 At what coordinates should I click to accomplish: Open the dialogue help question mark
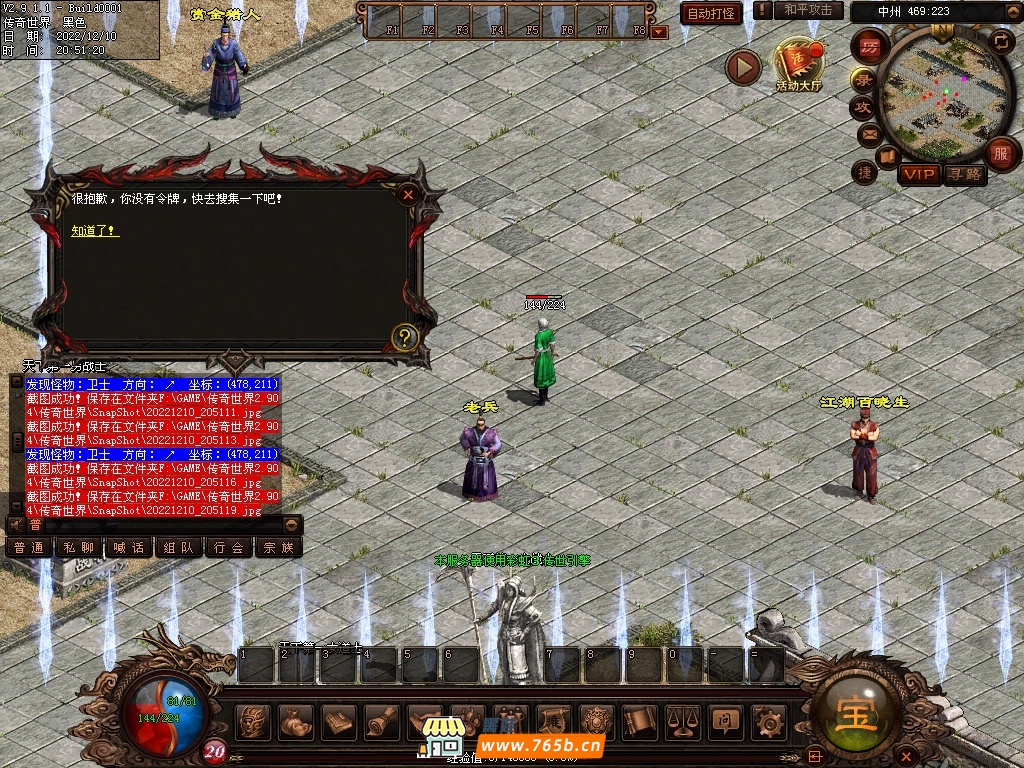click(404, 337)
